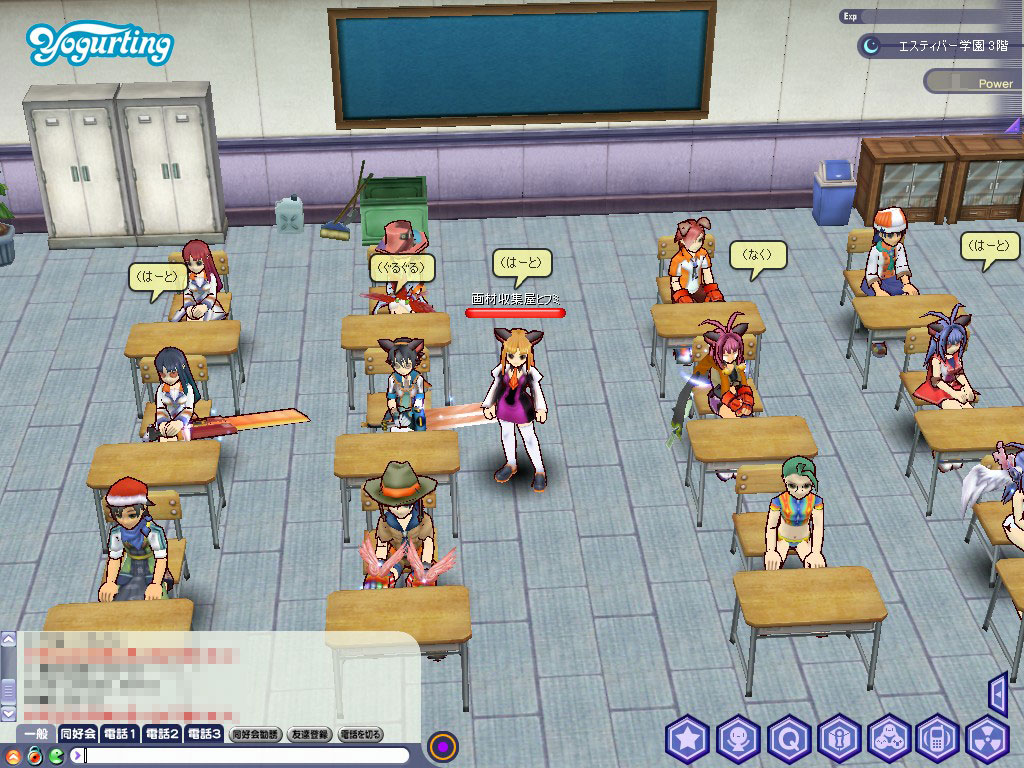Screen dimensions: 1024x768
Task: Open the three-faces community hexagon menu
Action: [x=889, y=740]
